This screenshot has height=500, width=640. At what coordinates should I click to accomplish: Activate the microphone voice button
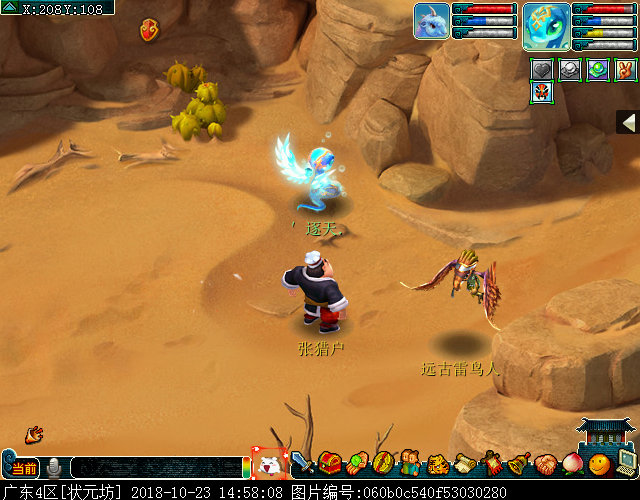tap(54, 467)
